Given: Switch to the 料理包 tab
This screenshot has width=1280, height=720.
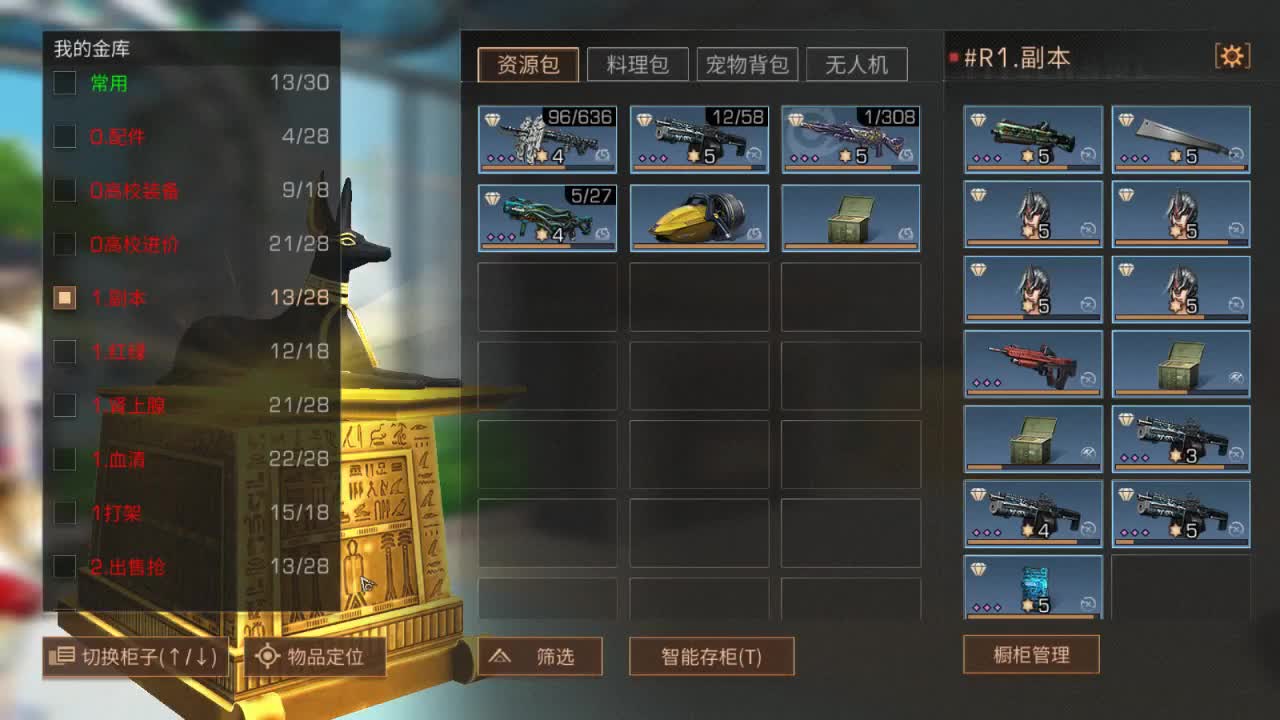Looking at the screenshot, I should click(x=639, y=63).
